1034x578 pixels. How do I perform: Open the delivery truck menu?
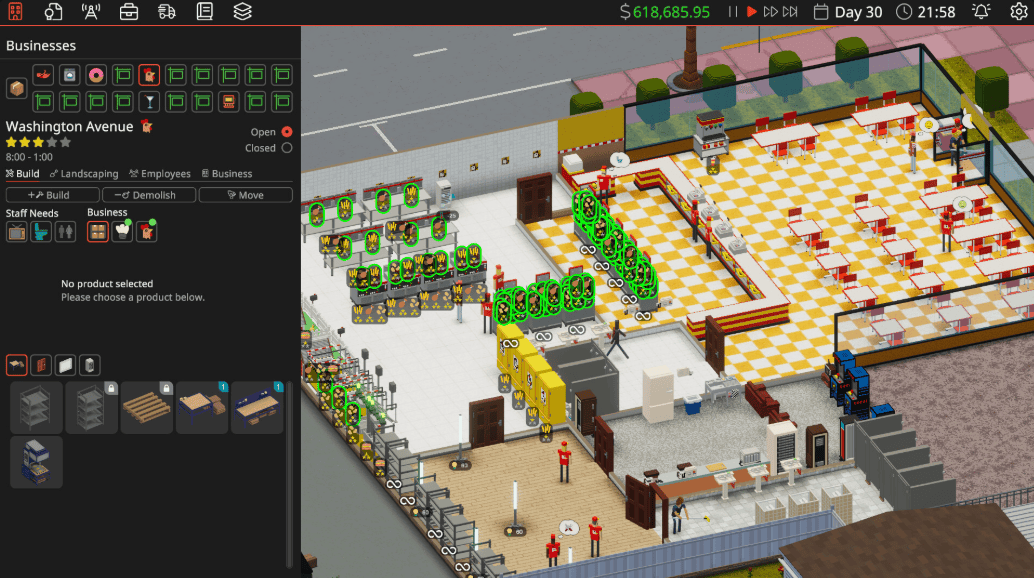(x=166, y=12)
